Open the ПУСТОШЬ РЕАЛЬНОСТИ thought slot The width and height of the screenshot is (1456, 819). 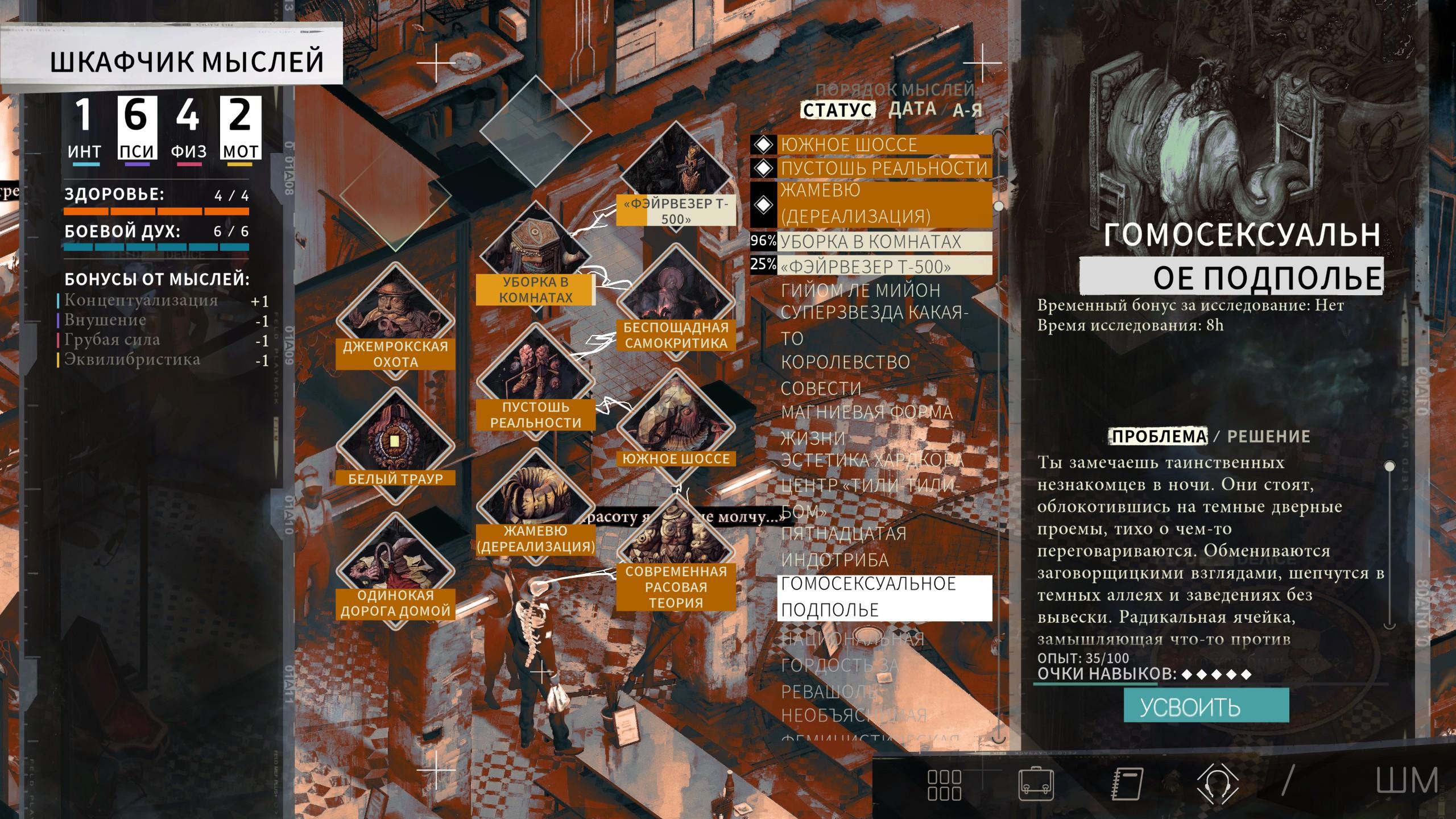tap(535, 382)
